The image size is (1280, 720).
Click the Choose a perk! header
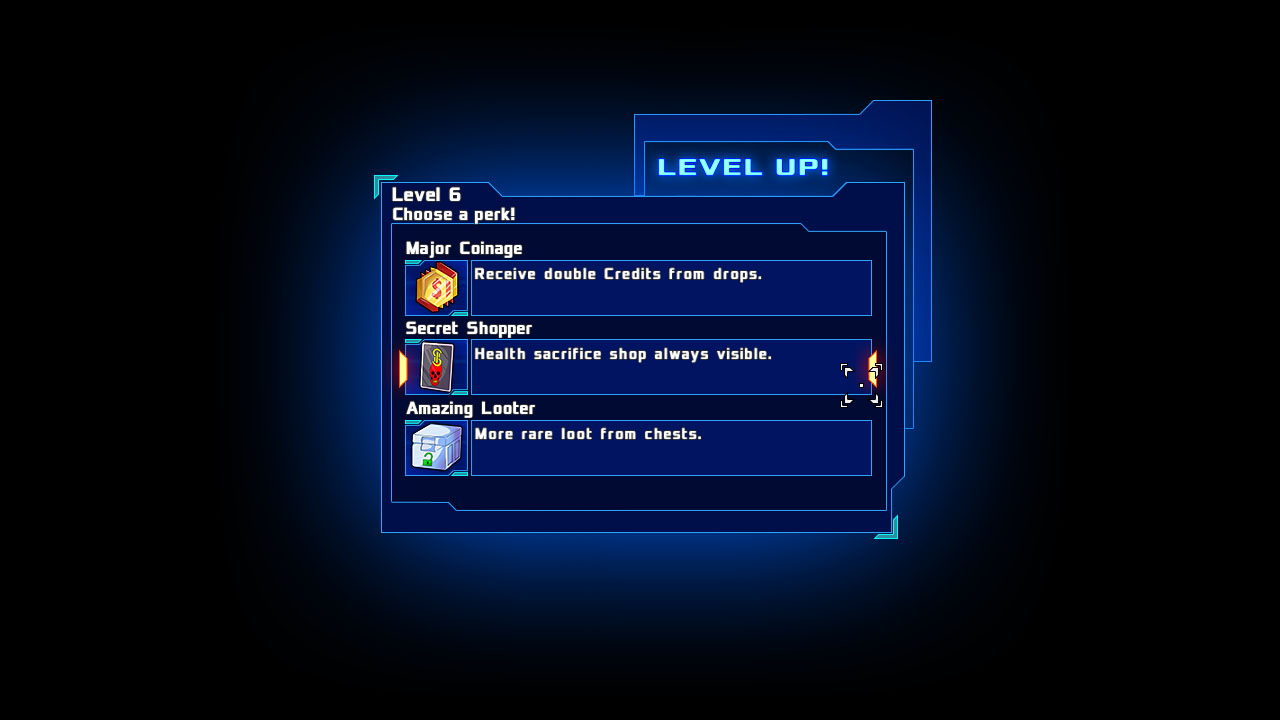453,214
